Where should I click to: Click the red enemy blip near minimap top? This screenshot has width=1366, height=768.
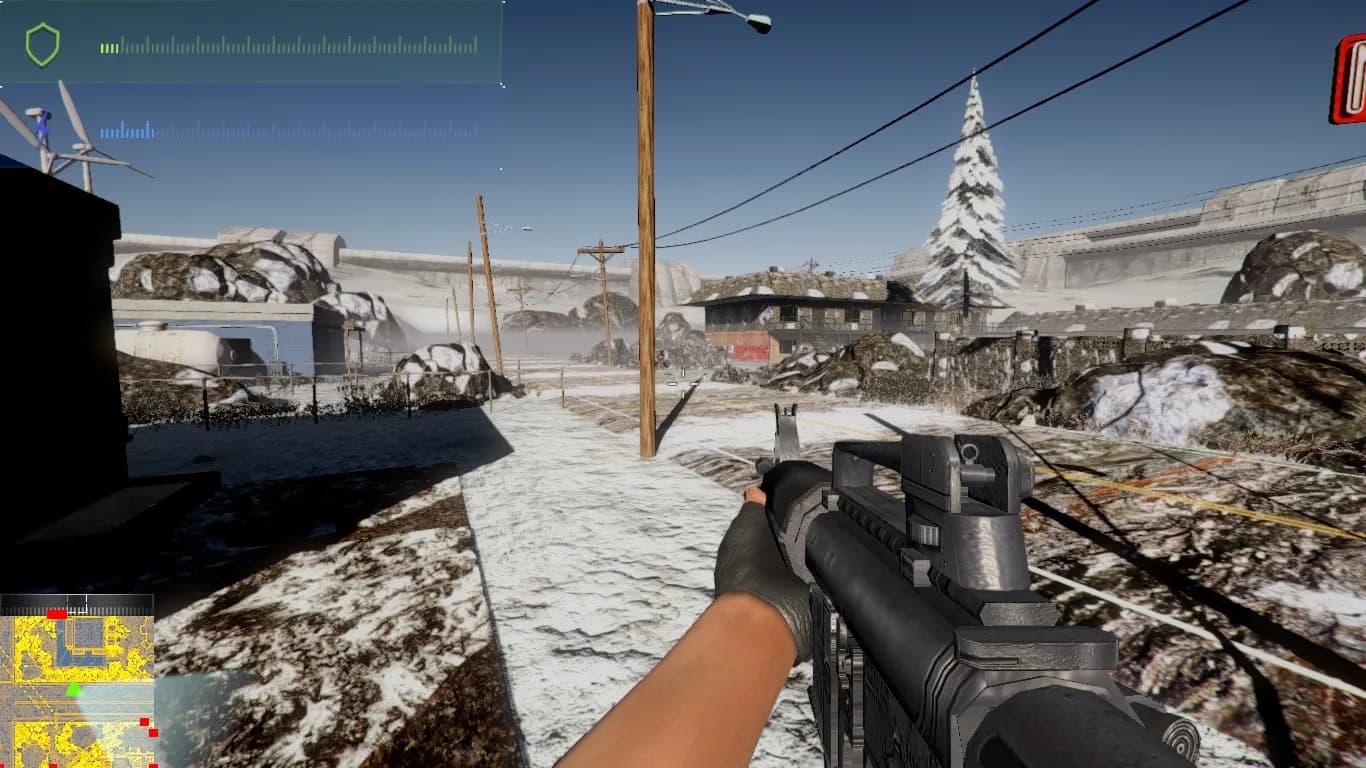pyautogui.click(x=56, y=614)
